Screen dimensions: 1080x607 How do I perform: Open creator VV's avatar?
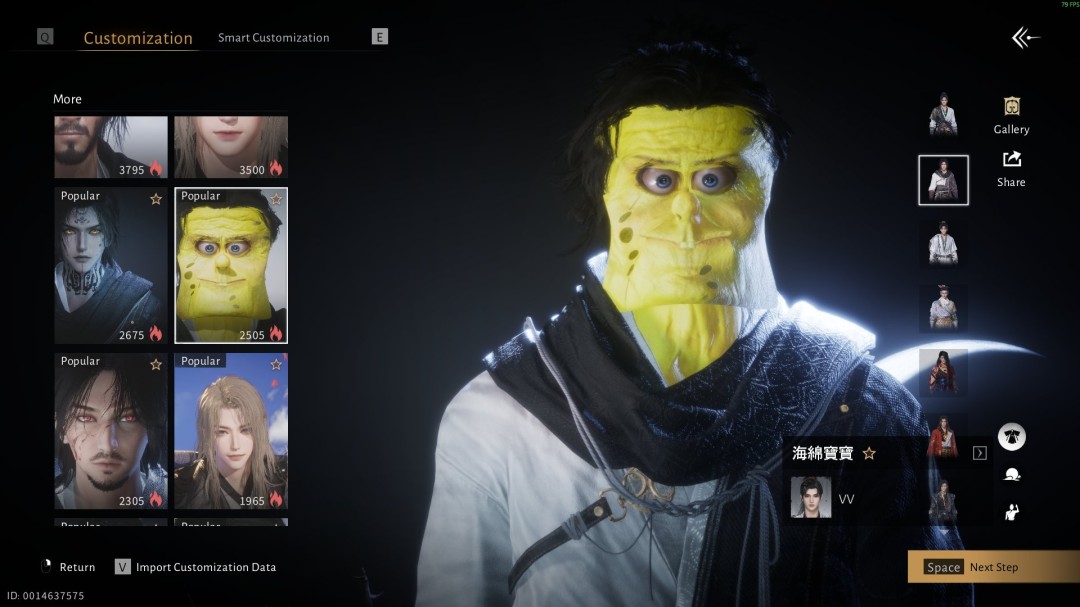(x=810, y=498)
